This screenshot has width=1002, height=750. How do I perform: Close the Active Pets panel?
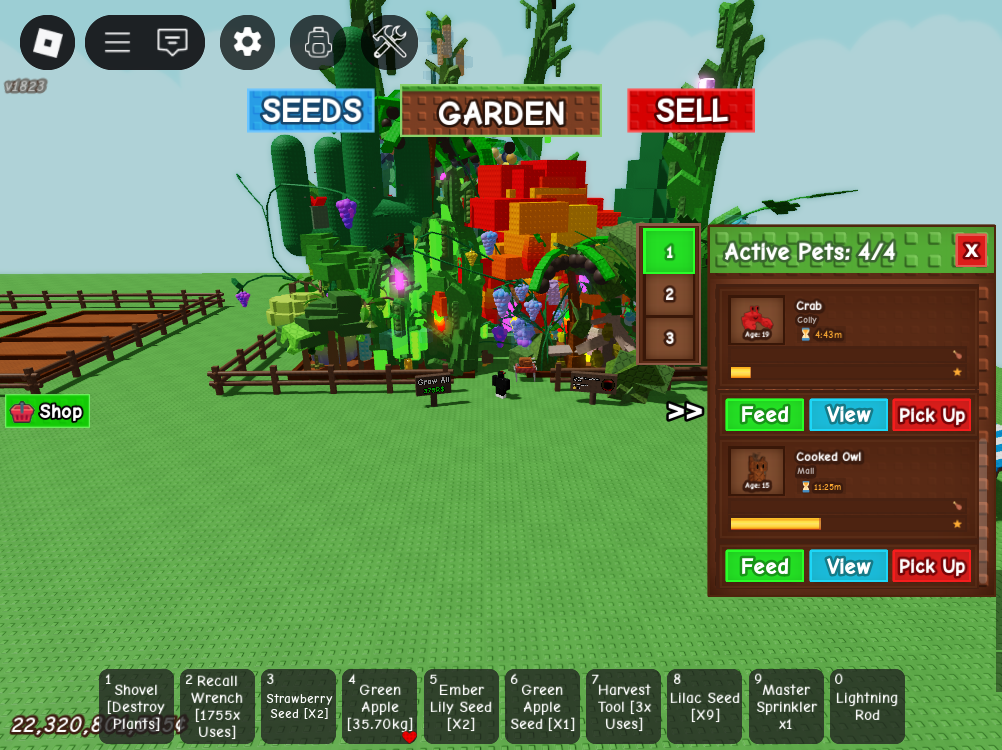(x=970, y=250)
